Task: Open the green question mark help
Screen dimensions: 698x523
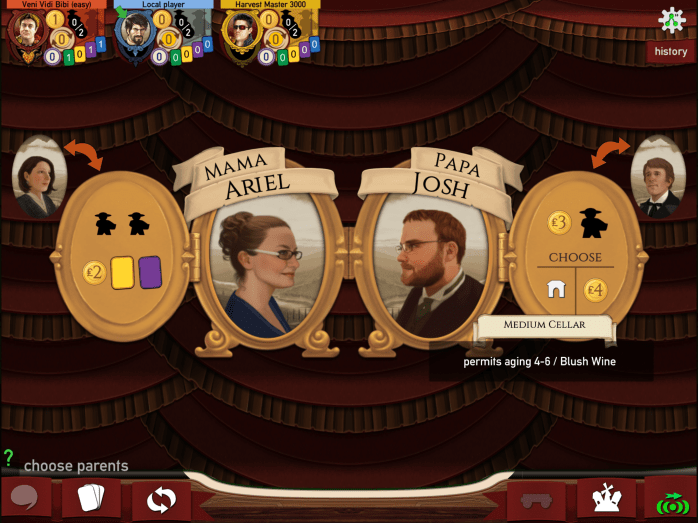Action: (9, 458)
